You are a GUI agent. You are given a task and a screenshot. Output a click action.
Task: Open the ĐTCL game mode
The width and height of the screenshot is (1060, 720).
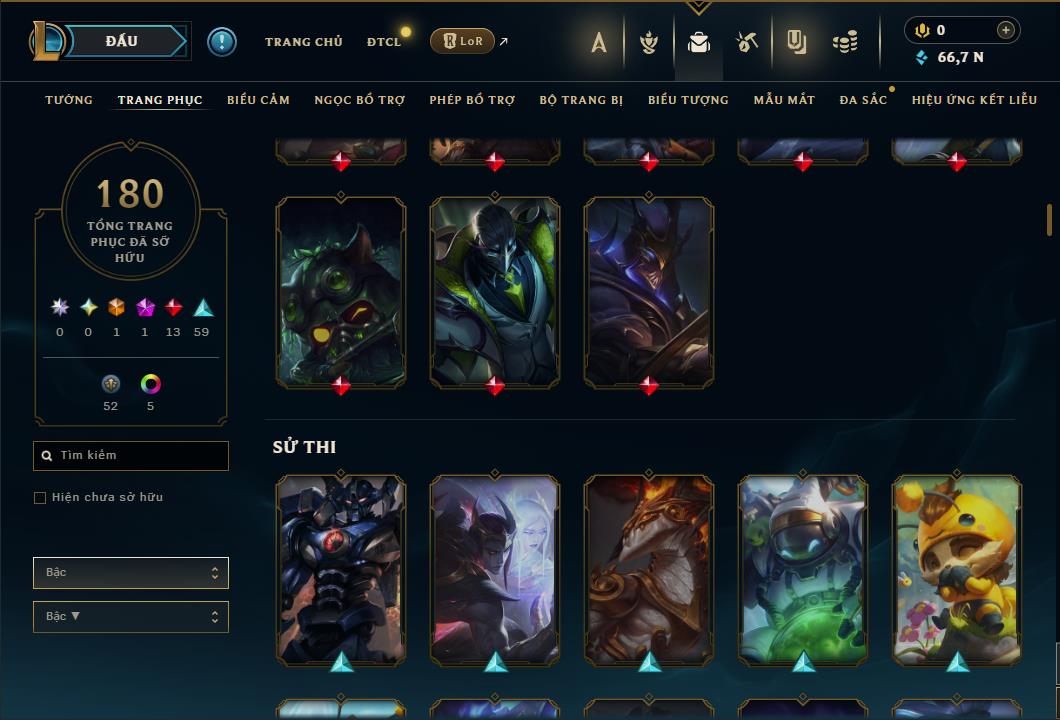[383, 42]
